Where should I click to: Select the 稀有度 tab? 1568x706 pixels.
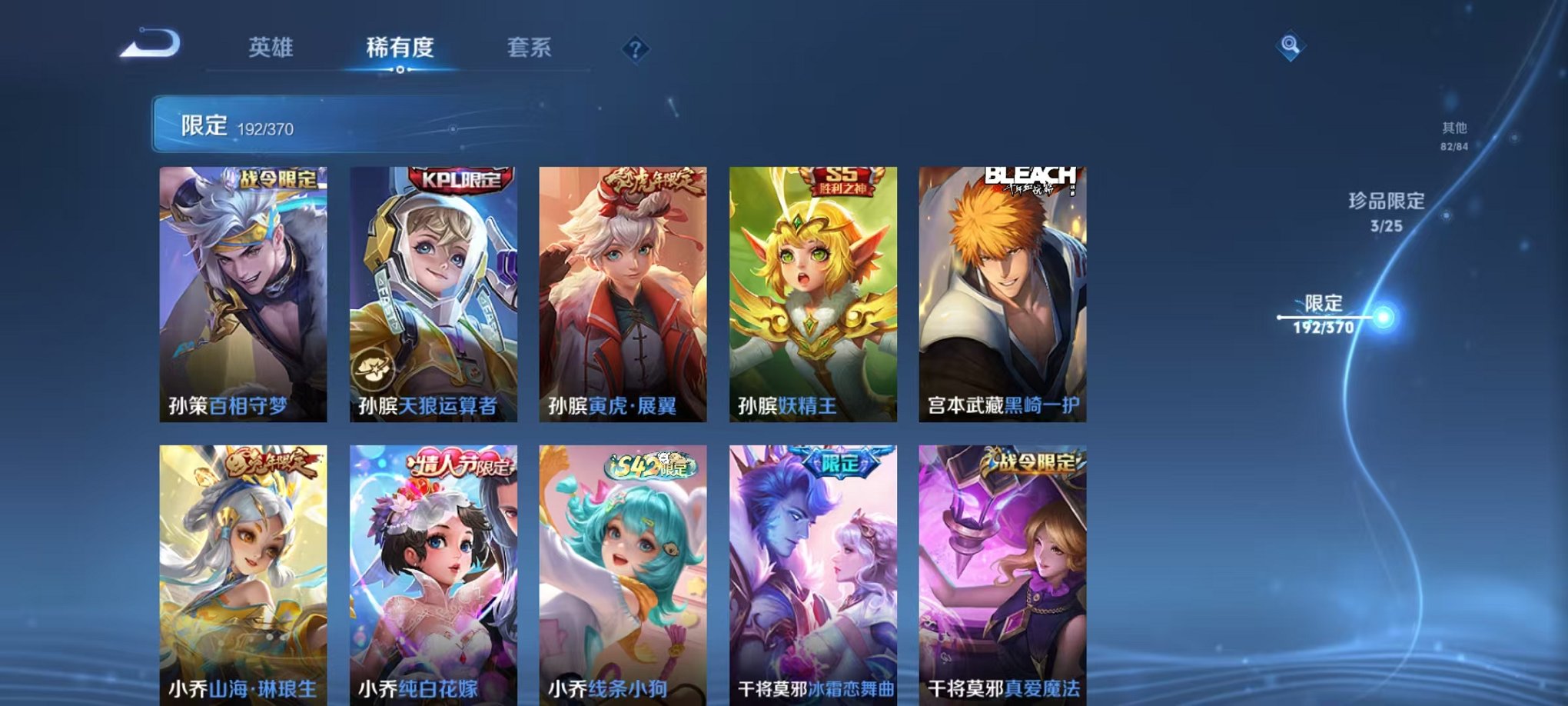click(x=402, y=46)
